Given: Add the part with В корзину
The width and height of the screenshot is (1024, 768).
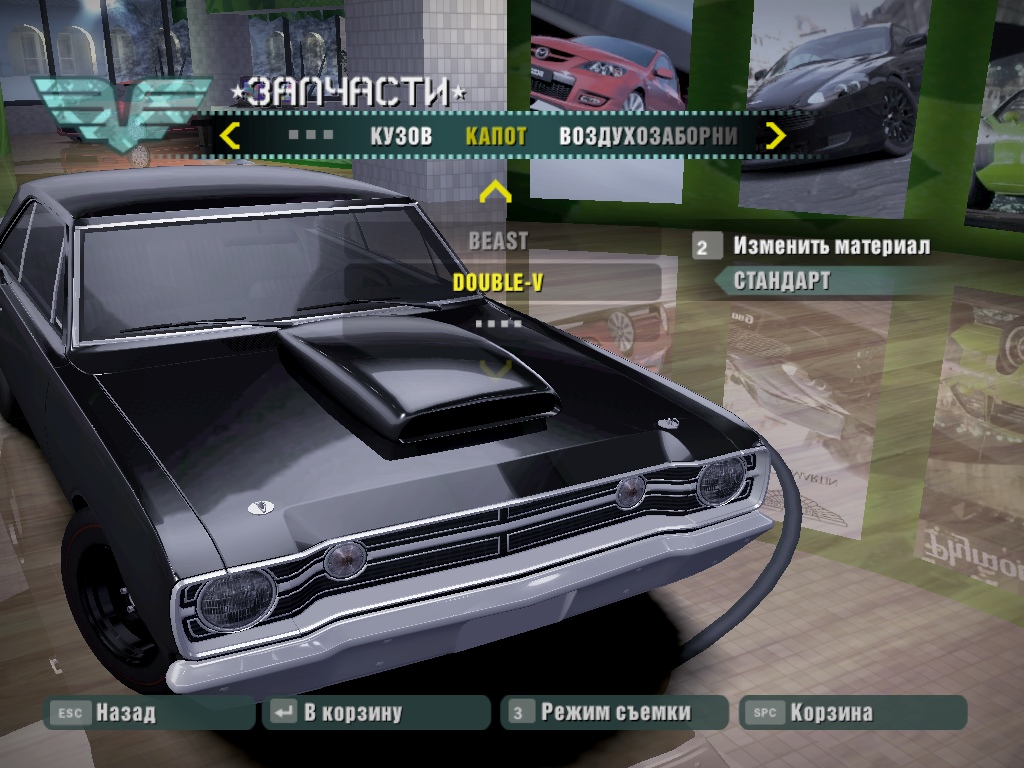Looking at the screenshot, I should (352, 713).
